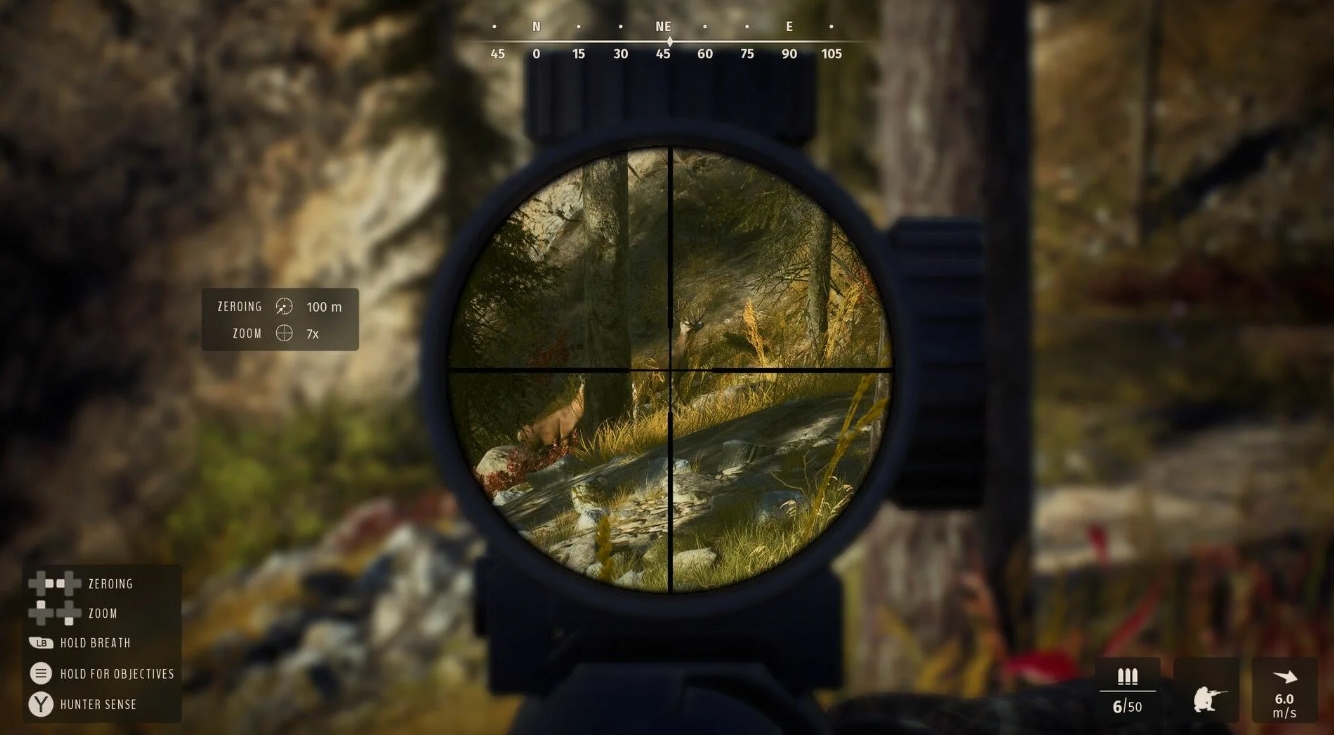Click the Y Hunter Sense button icon
This screenshot has height=735, width=1334.
coord(40,704)
